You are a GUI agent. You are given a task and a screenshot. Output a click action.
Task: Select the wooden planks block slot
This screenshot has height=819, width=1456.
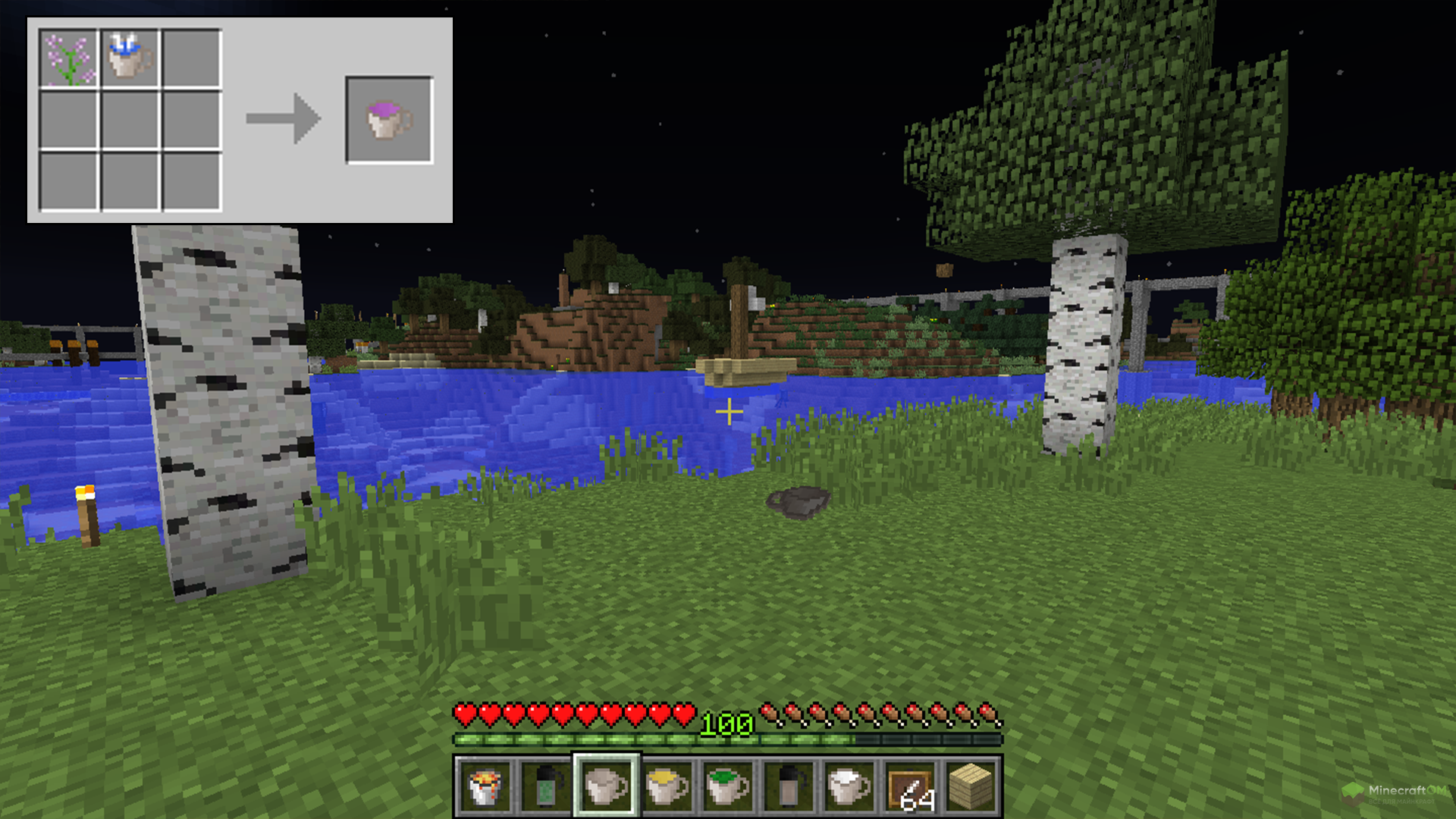pos(971,786)
